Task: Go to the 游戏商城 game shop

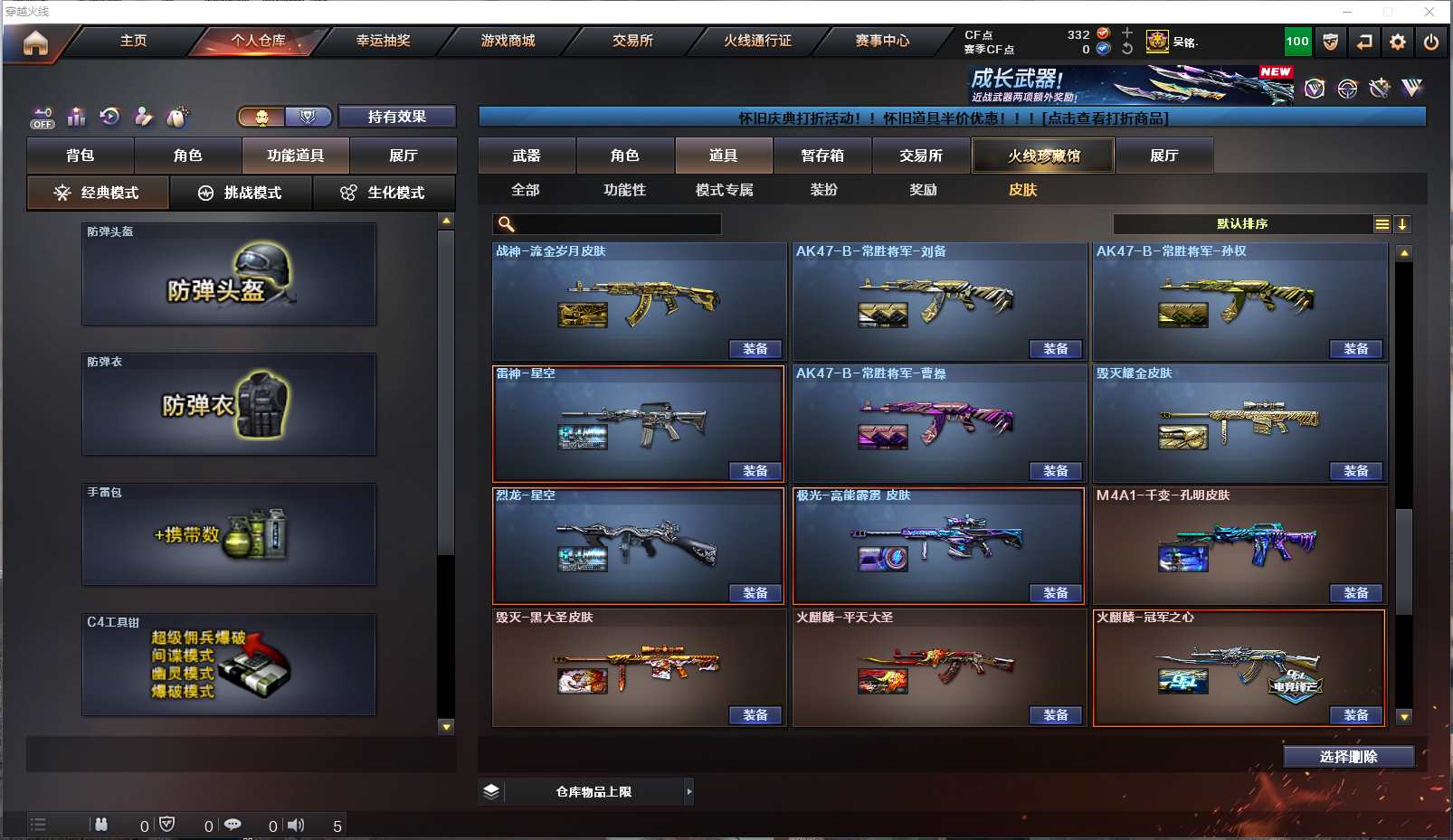Action: click(x=508, y=41)
